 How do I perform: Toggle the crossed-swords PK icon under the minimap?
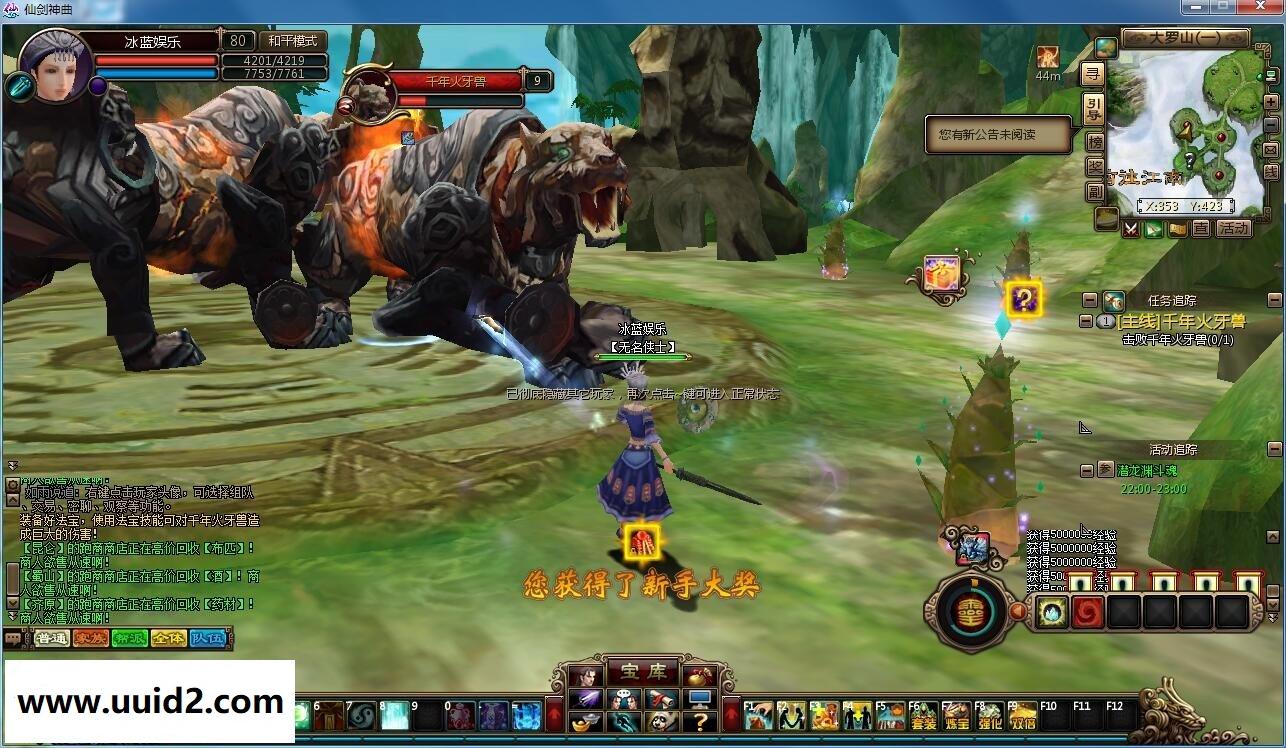tap(1131, 230)
